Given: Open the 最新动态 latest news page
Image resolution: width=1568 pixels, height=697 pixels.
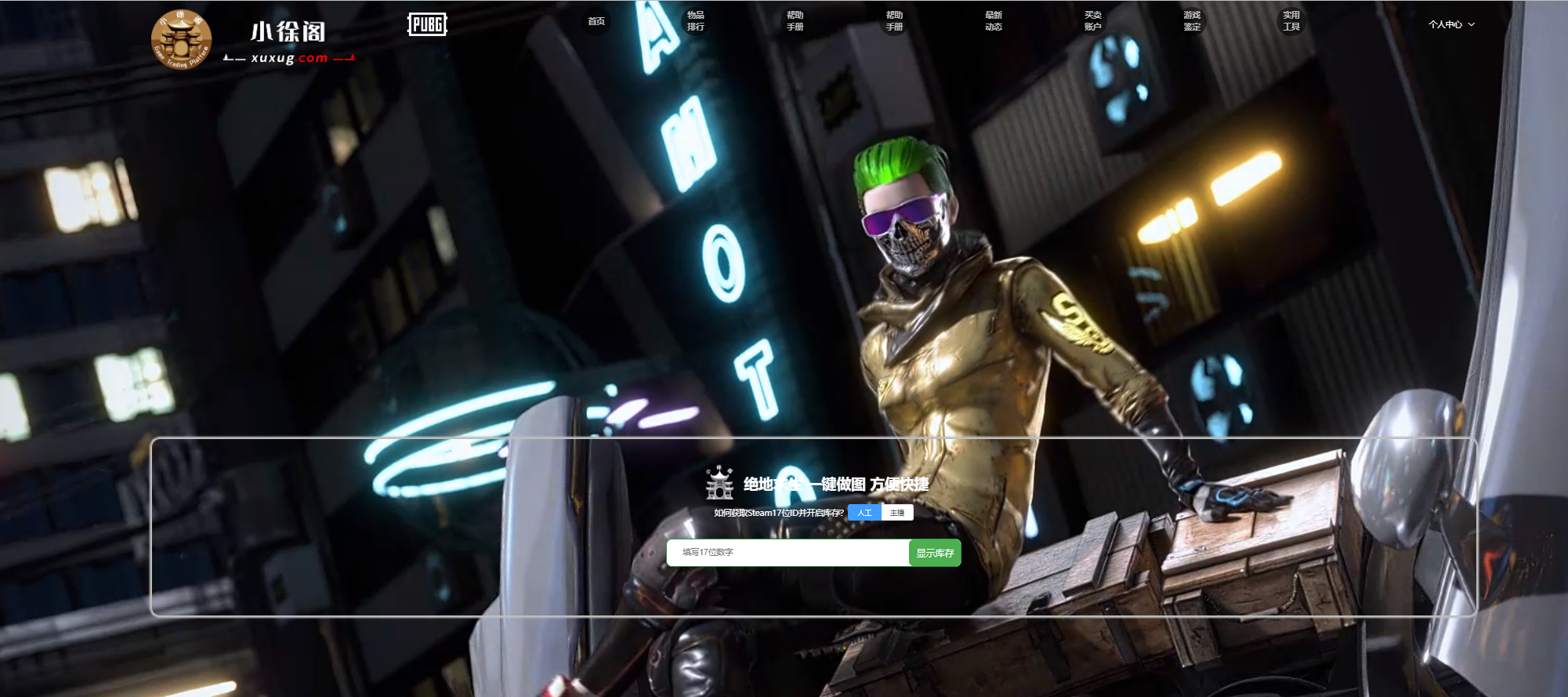Looking at the screenshot, I should pyautogui.click(x=994, y=21).
